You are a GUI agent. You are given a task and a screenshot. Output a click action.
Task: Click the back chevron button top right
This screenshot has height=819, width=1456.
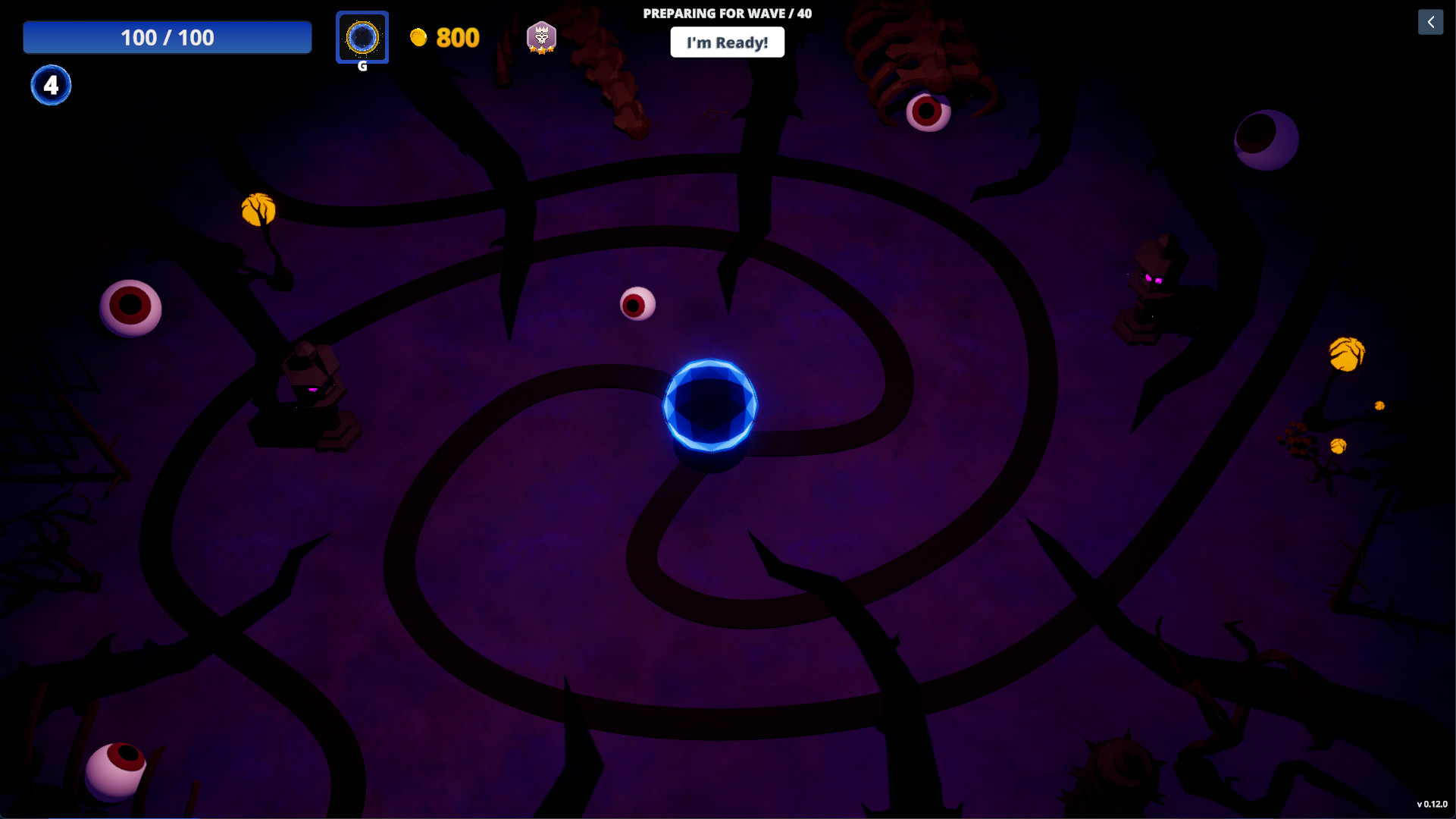[x=1430, y=22]
